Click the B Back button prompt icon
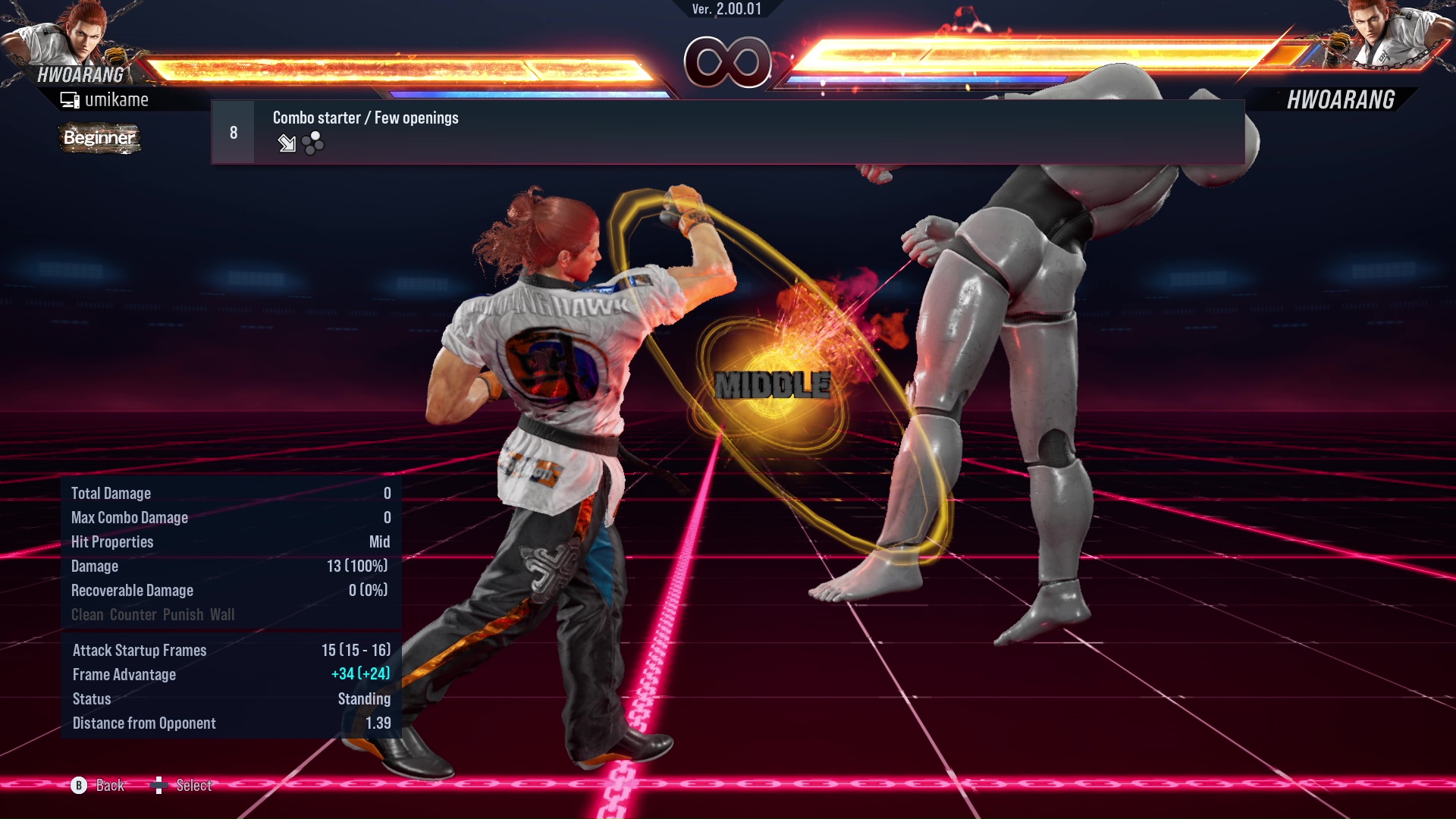 click(x=80, y=786)
